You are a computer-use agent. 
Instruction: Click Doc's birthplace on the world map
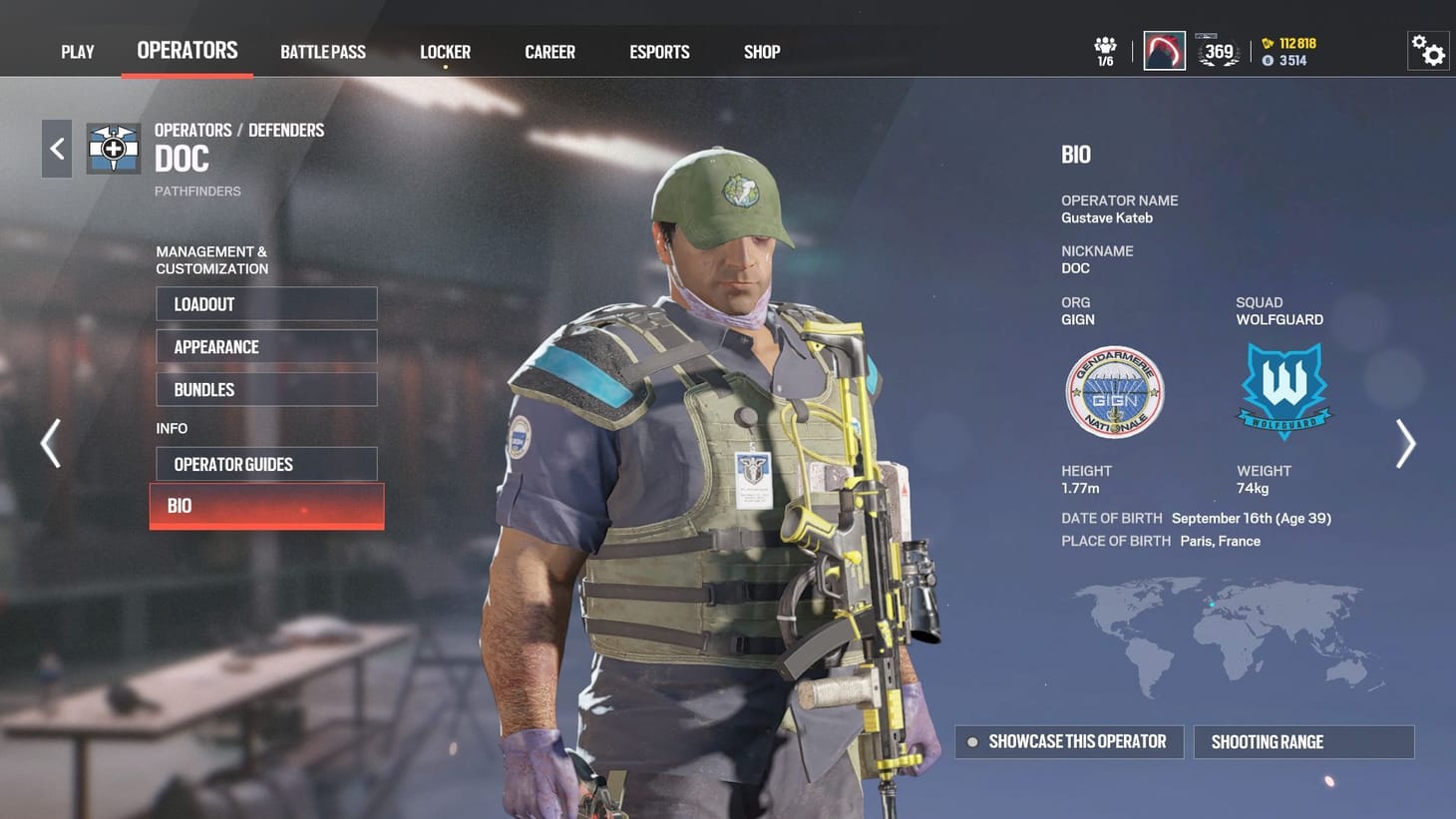click(x=1213, y=603)
